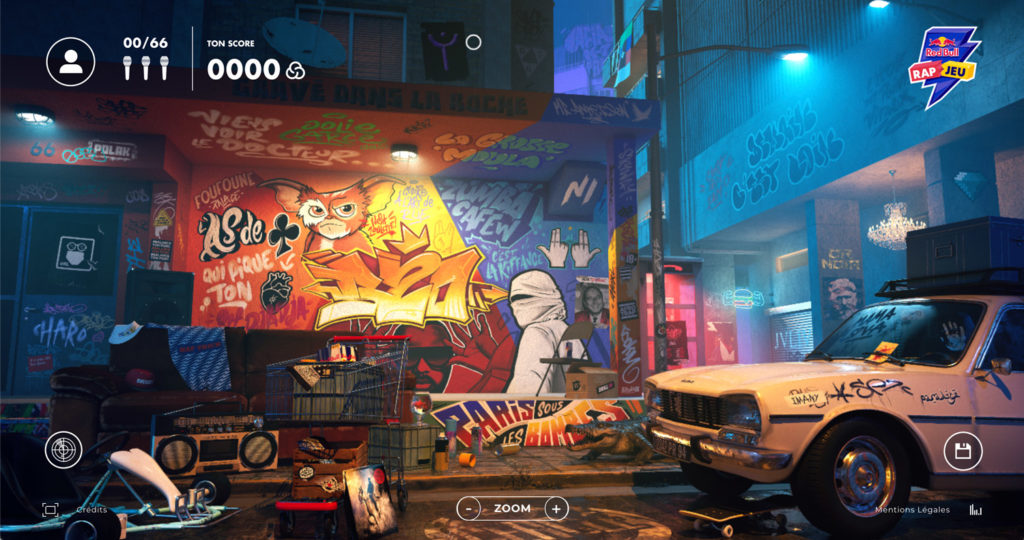Zoom out with the minus button
1024x540 pixels.
[469, 509]
